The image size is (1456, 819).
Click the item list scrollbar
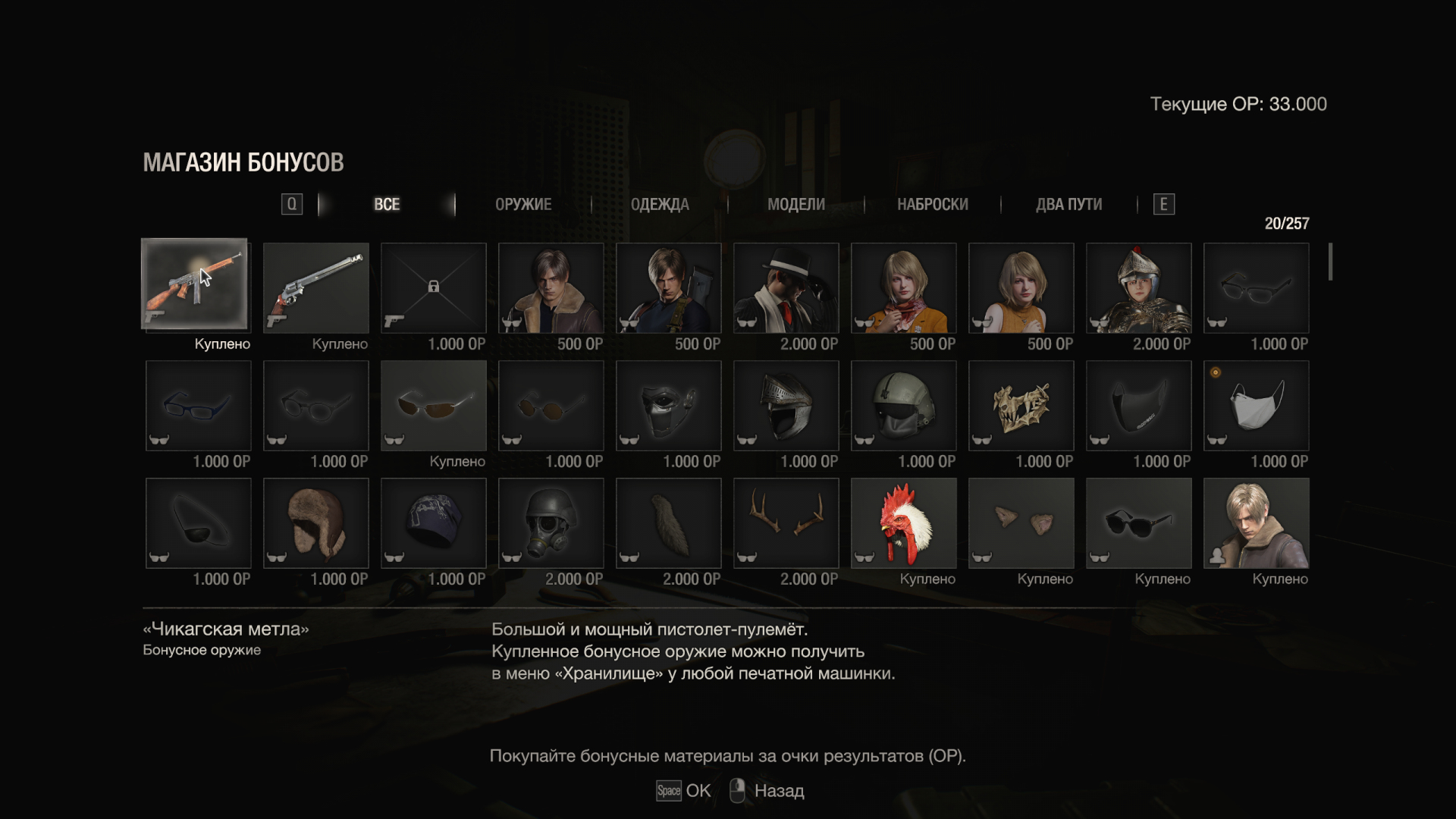[1330, 262]
